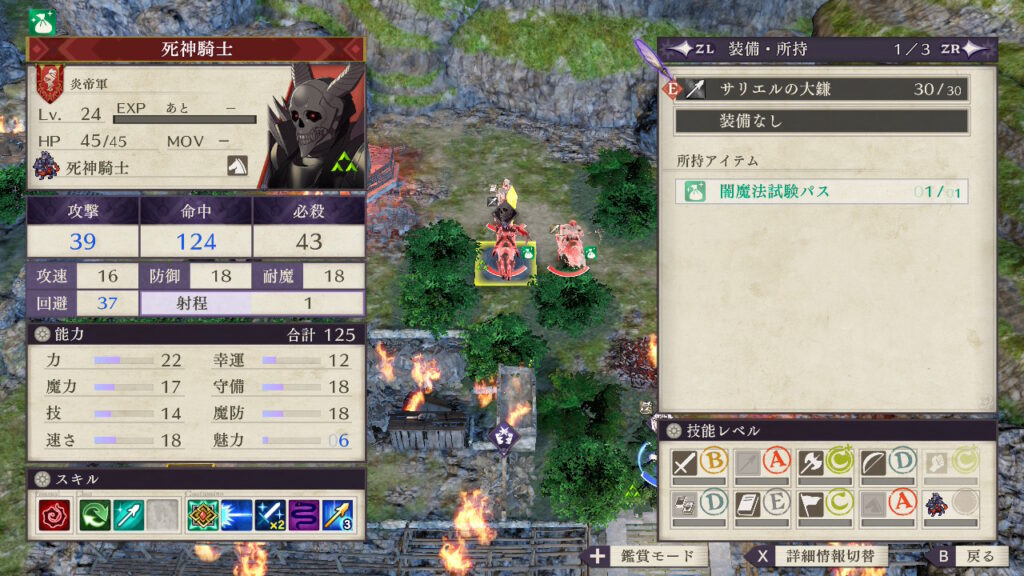This screenshot has width=1024, height=576.
Task: Select the teal lance class skill icon
Action: pos(129,514)
